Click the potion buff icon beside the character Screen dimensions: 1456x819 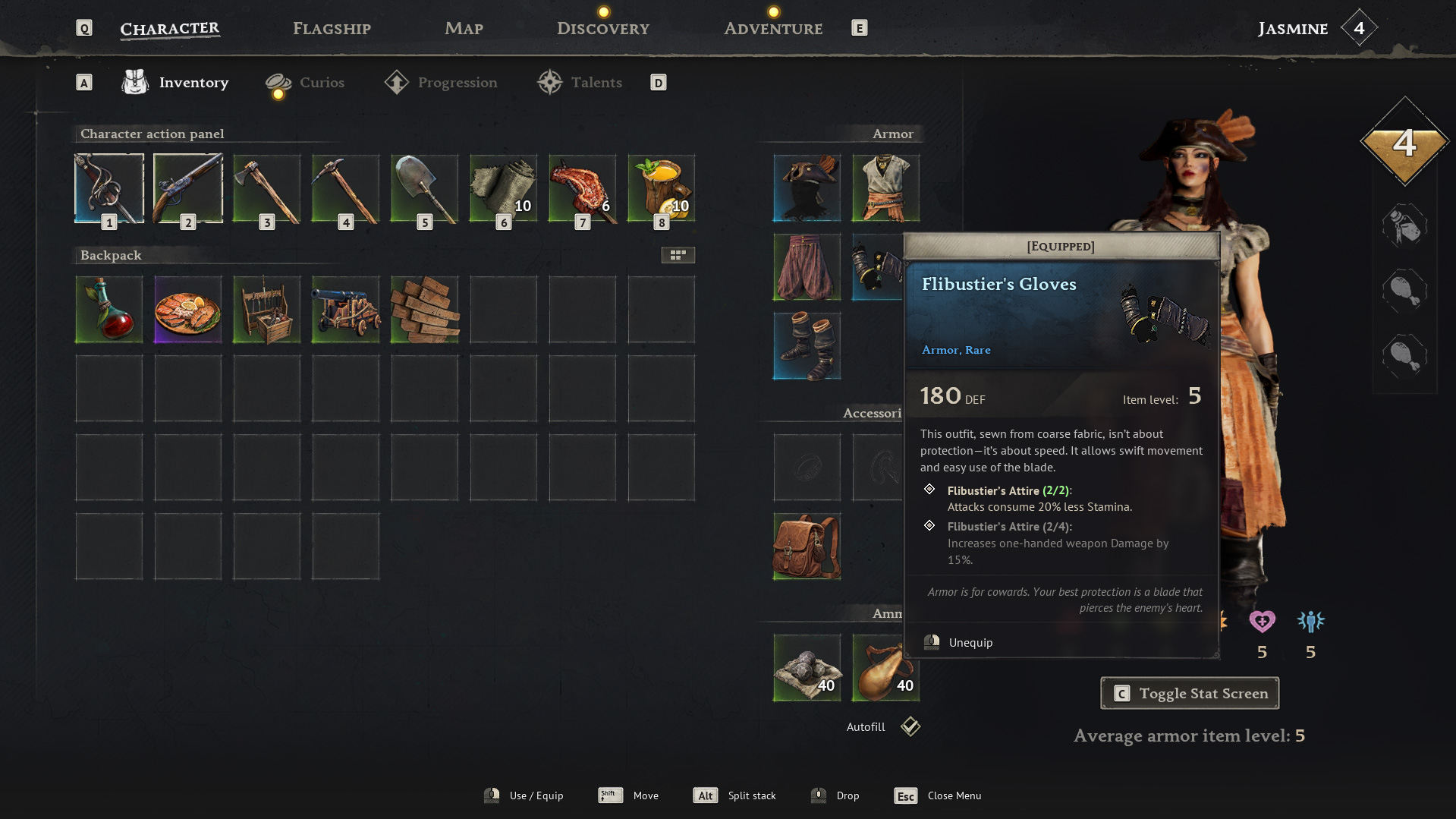[x=1405, y=226]
